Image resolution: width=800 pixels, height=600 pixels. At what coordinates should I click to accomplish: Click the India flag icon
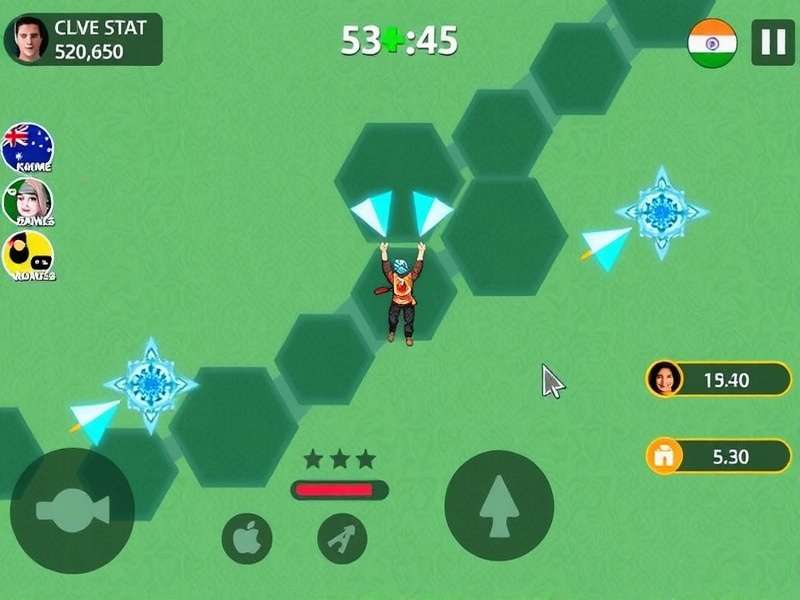pyautogui.click(x=712, y=43)
